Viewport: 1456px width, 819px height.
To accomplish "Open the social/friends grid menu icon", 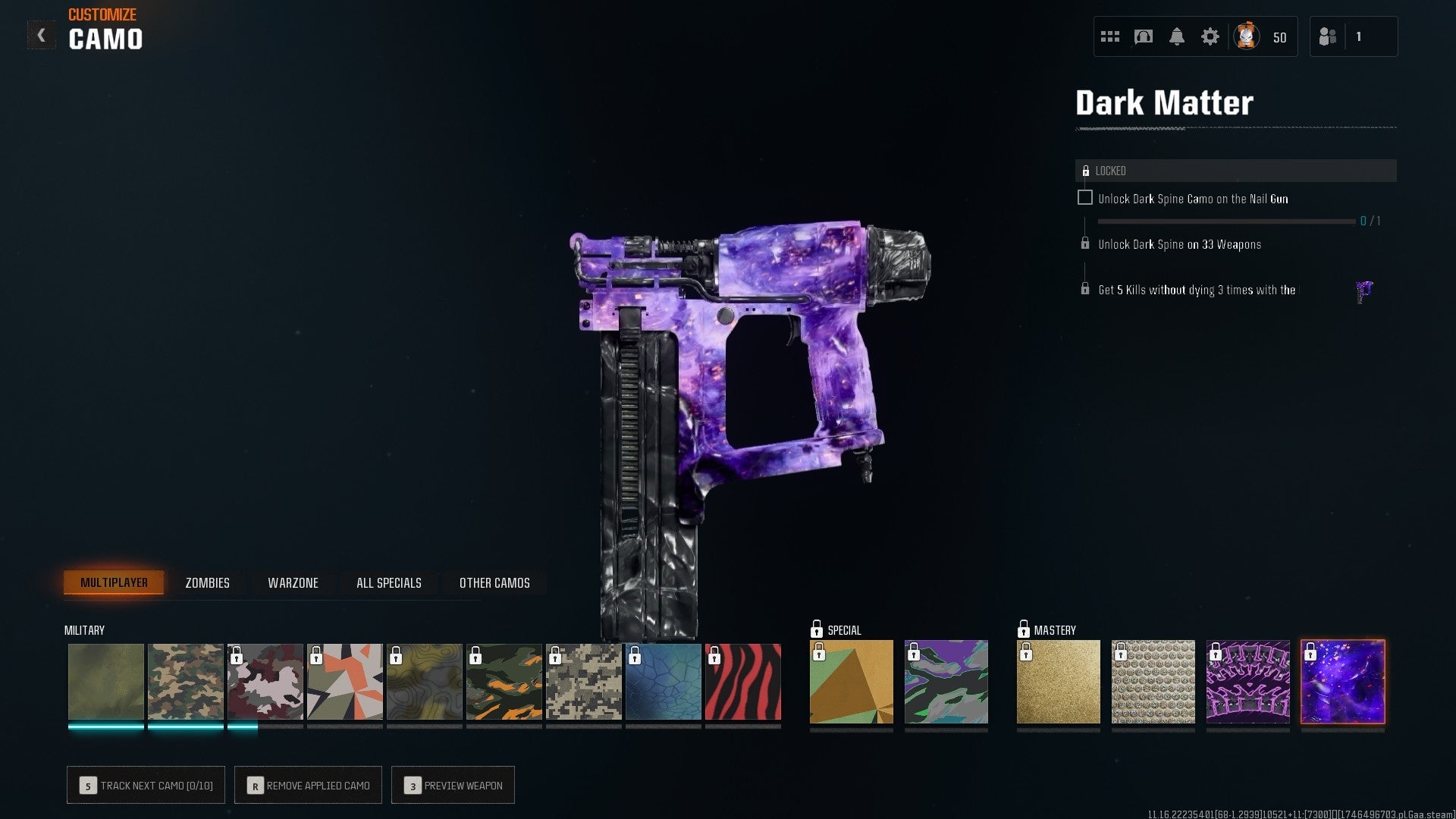I will click(x=1109, y=35).
